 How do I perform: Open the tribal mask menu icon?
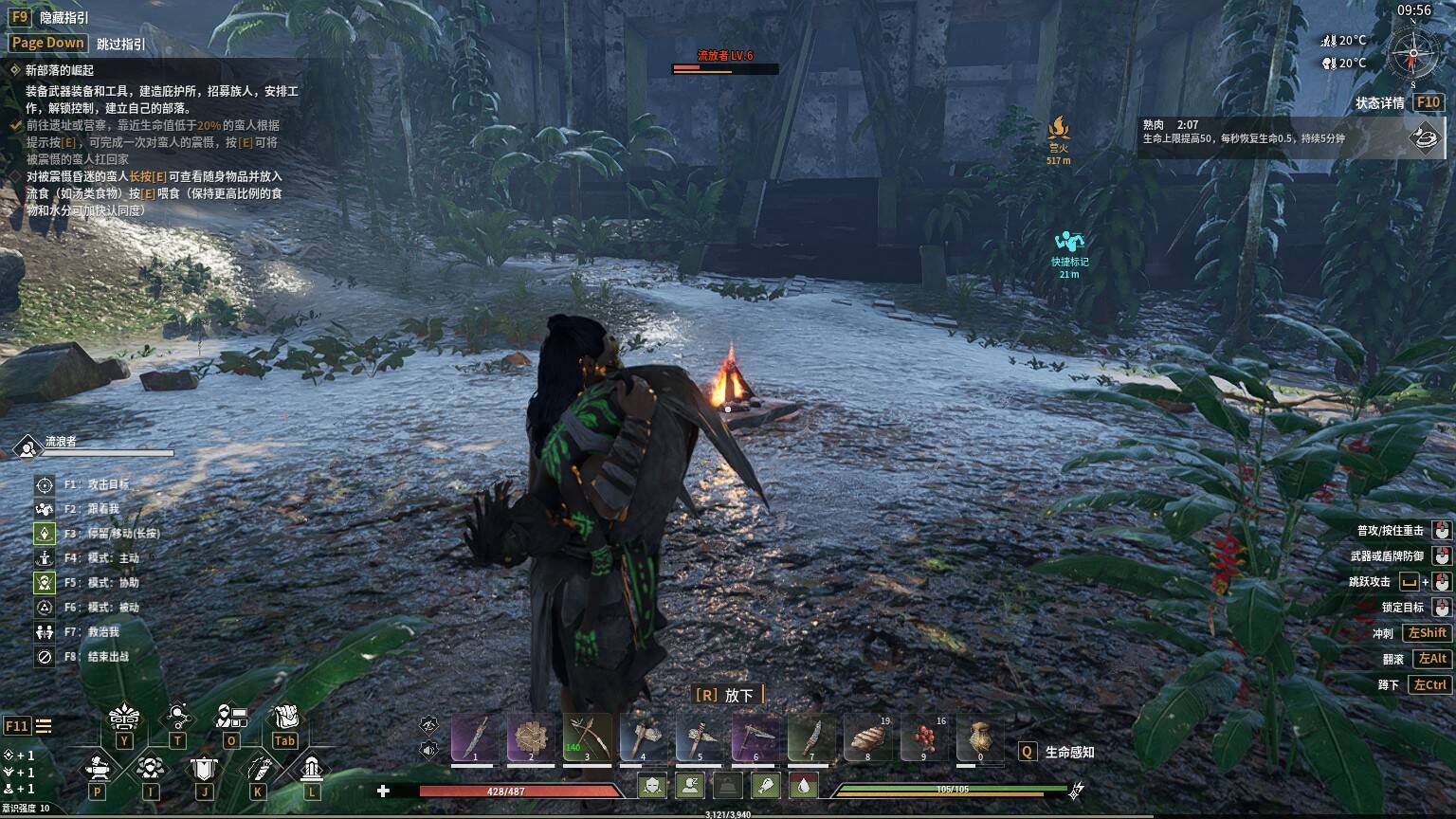123,718
